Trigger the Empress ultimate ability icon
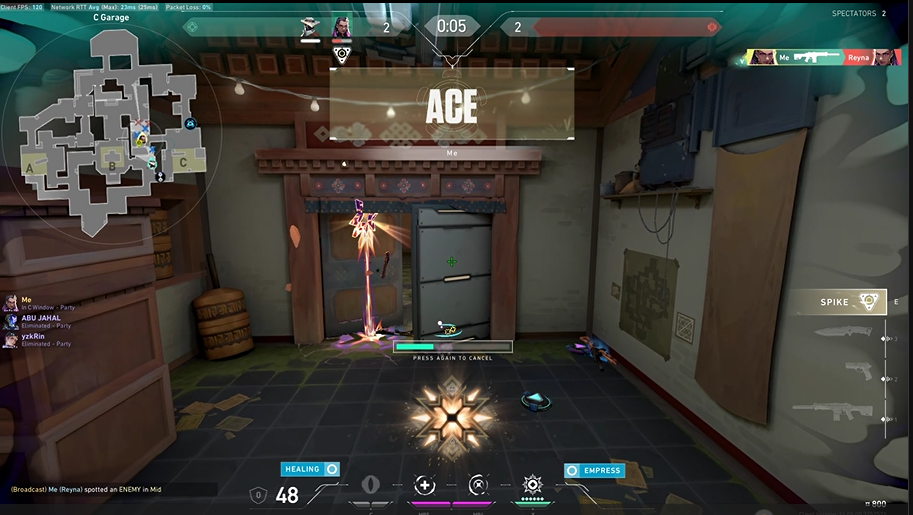 [x=532, y=485]
